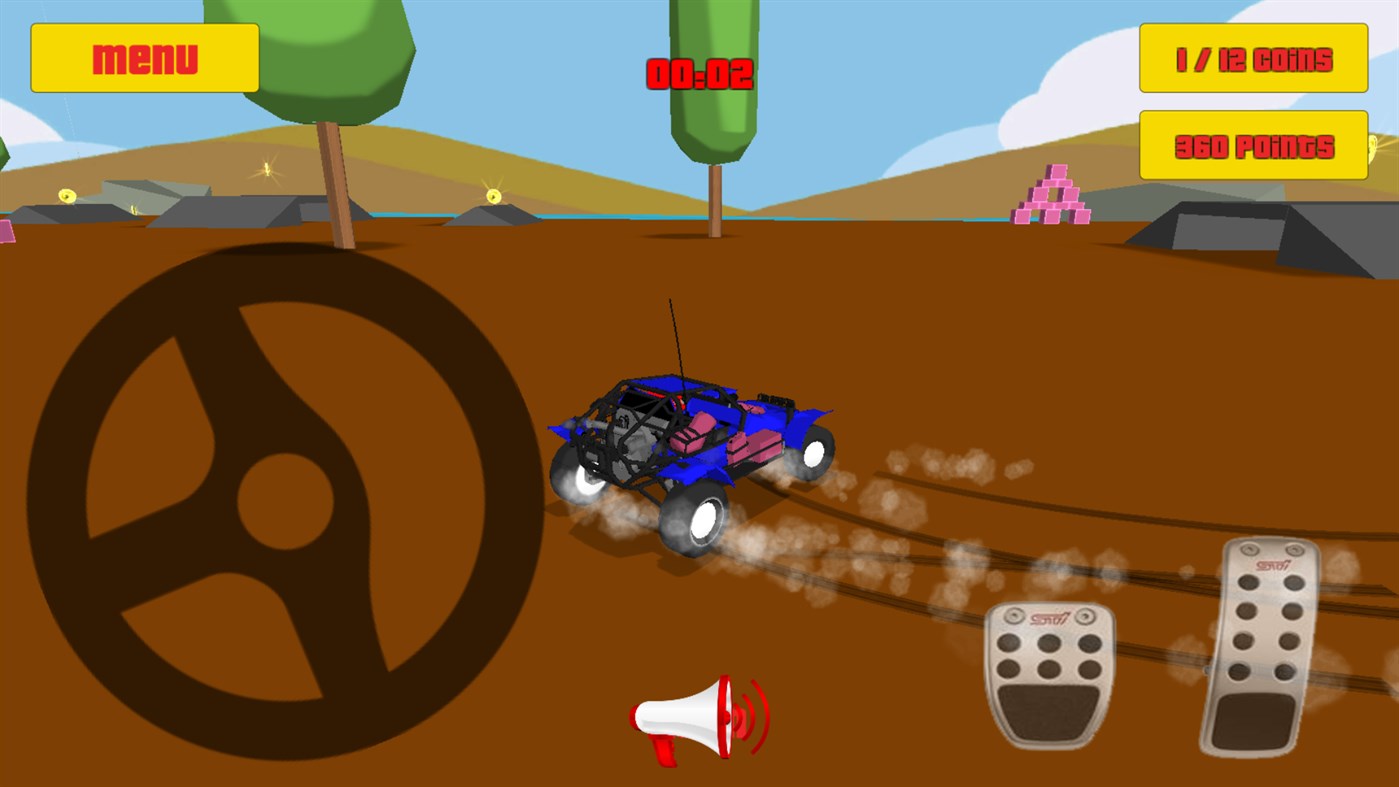Open the yellow Menu item
Viewport: 1399px width, 787px height.
[144, 57]
